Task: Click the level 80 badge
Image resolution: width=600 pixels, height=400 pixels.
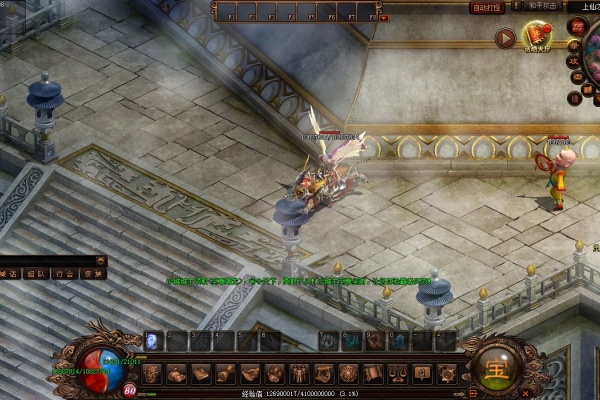Action: point(129,391)
